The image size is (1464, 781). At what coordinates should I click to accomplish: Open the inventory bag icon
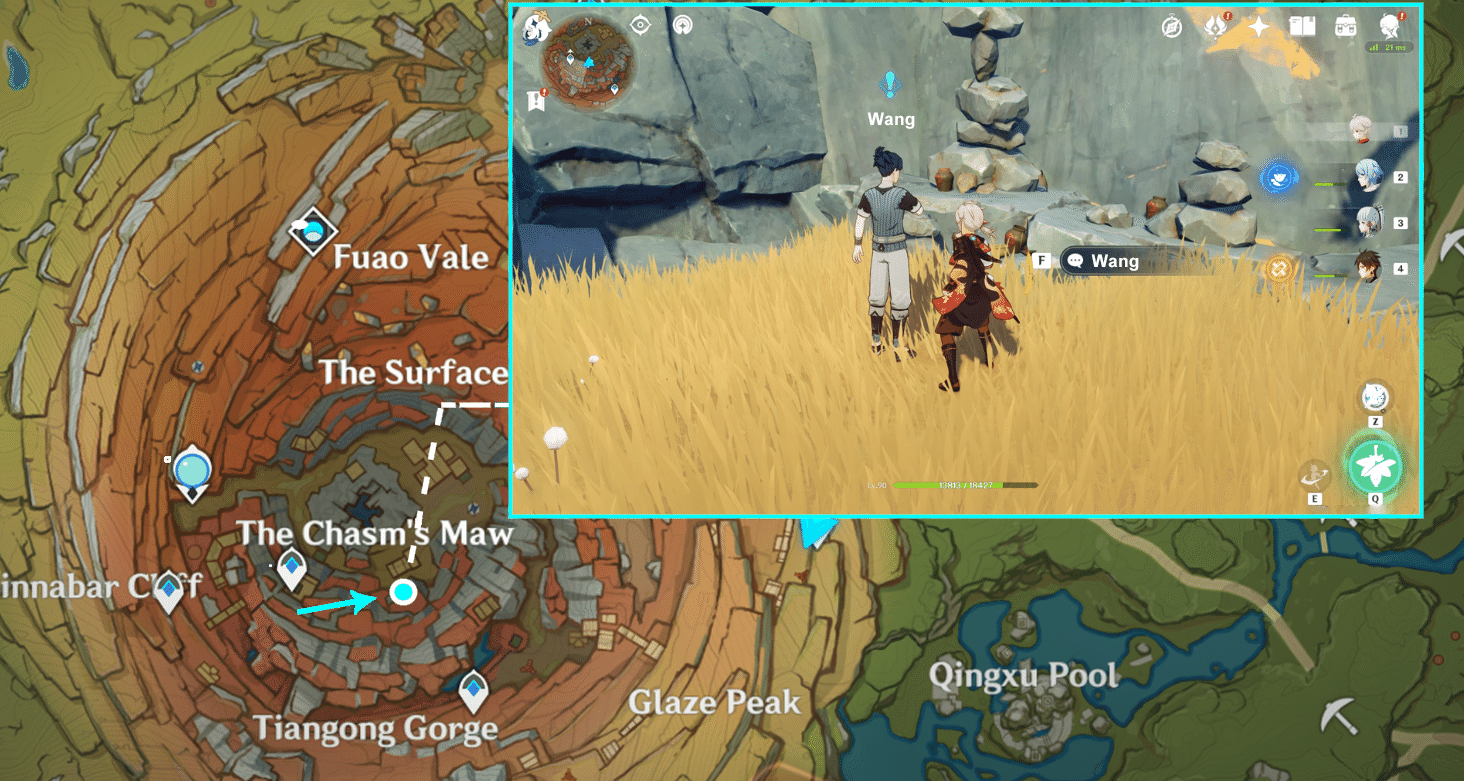(1345, 25)
